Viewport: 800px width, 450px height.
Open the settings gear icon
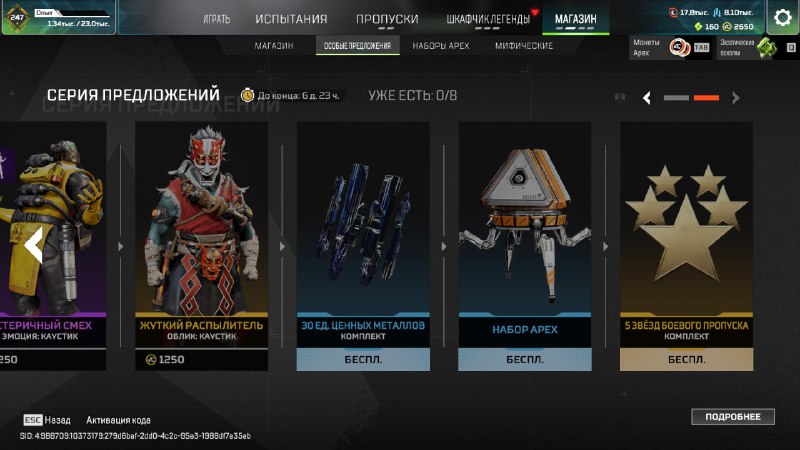coord(784,18)
